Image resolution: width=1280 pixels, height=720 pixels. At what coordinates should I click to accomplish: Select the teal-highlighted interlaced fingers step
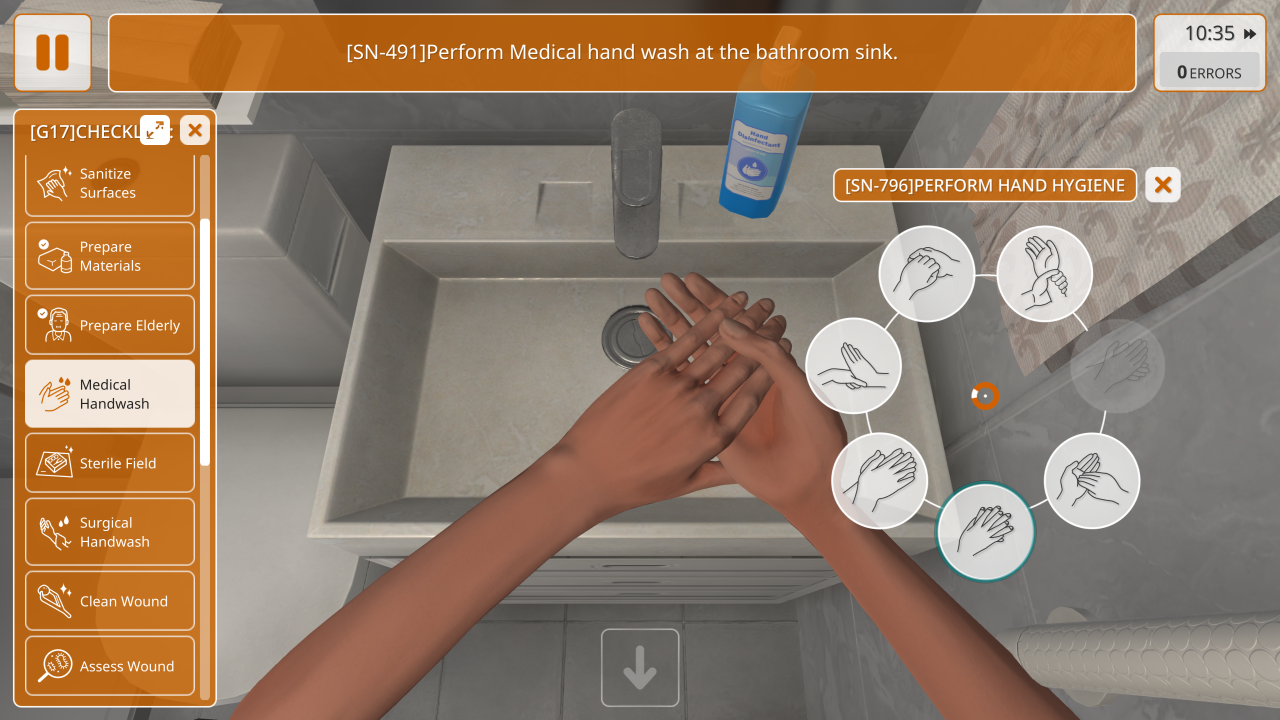pyautogui.click(x=985, y=532)
